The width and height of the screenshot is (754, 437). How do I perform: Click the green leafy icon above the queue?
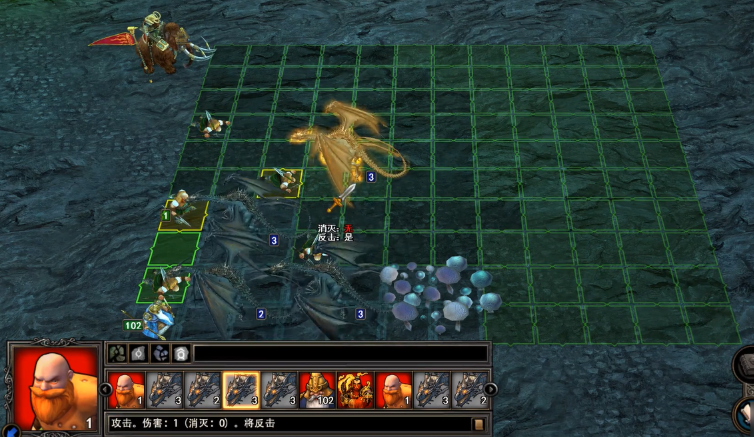click(x=116, y=353)
